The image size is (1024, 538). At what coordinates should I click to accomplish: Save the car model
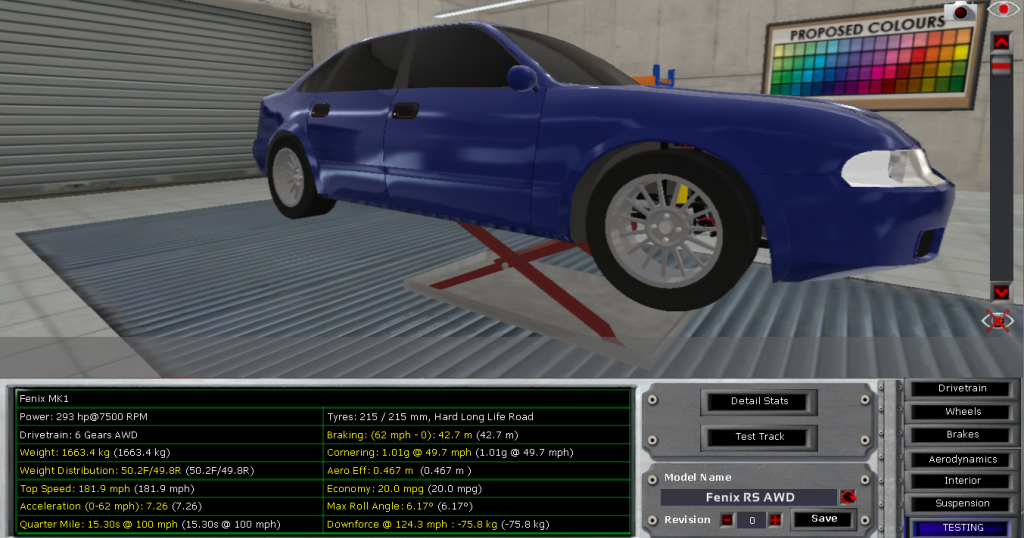pos(824,519)
